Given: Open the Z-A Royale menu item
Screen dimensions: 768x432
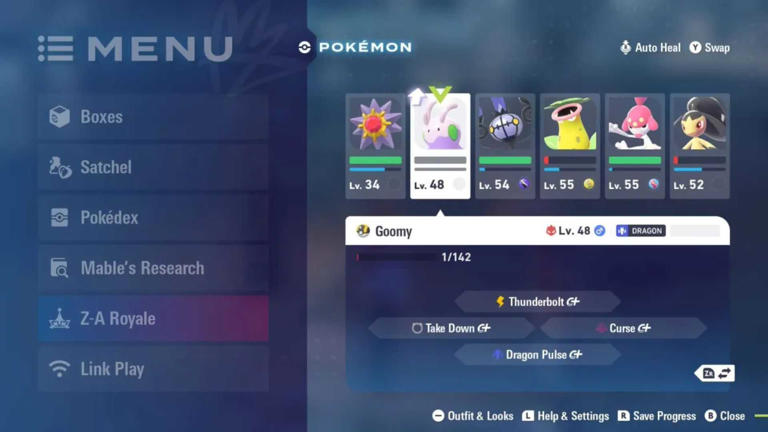Looking at the screenshot, I should [152, 319].
